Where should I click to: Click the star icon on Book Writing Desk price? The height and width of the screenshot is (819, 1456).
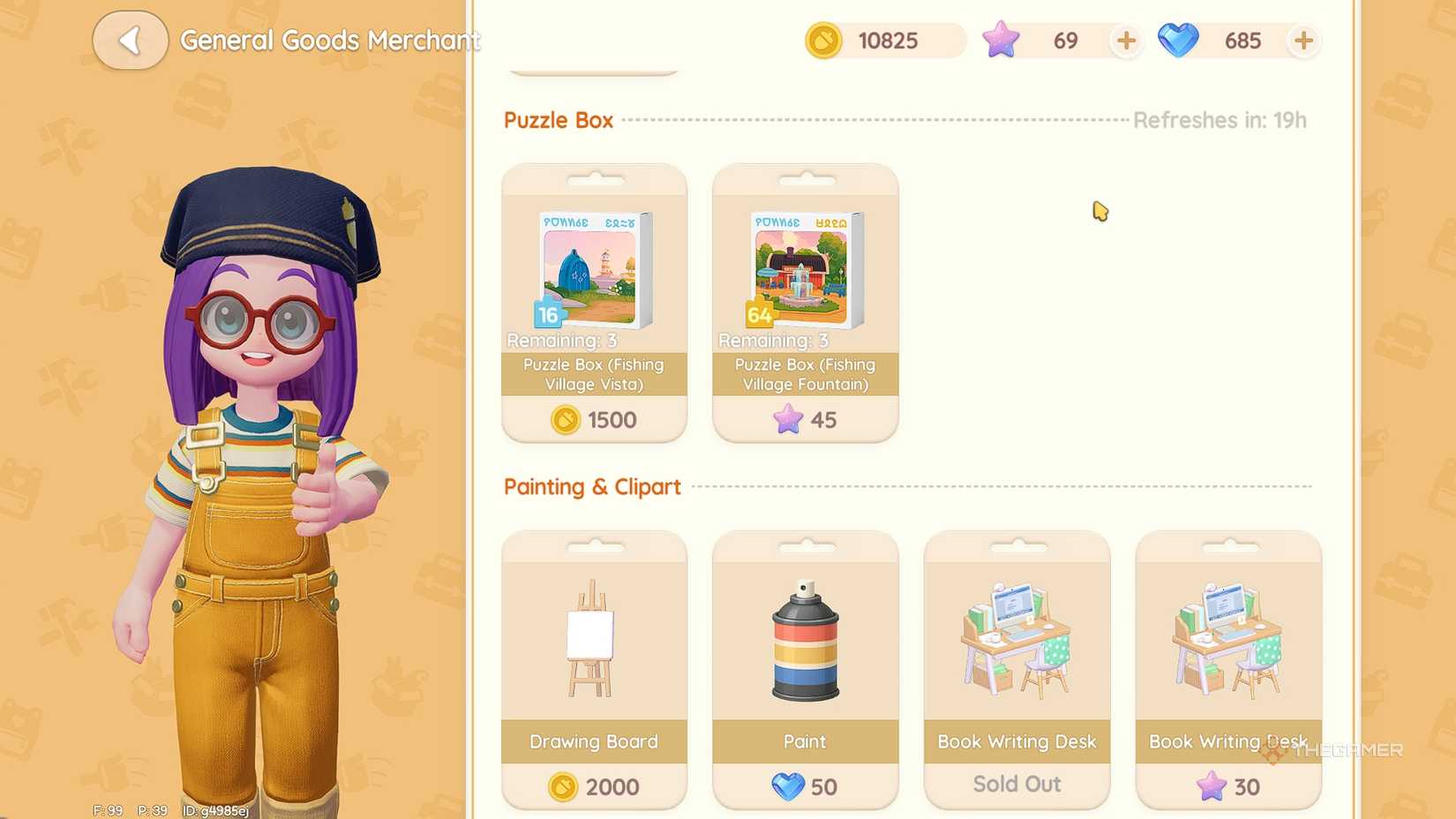click(1210, 785)
